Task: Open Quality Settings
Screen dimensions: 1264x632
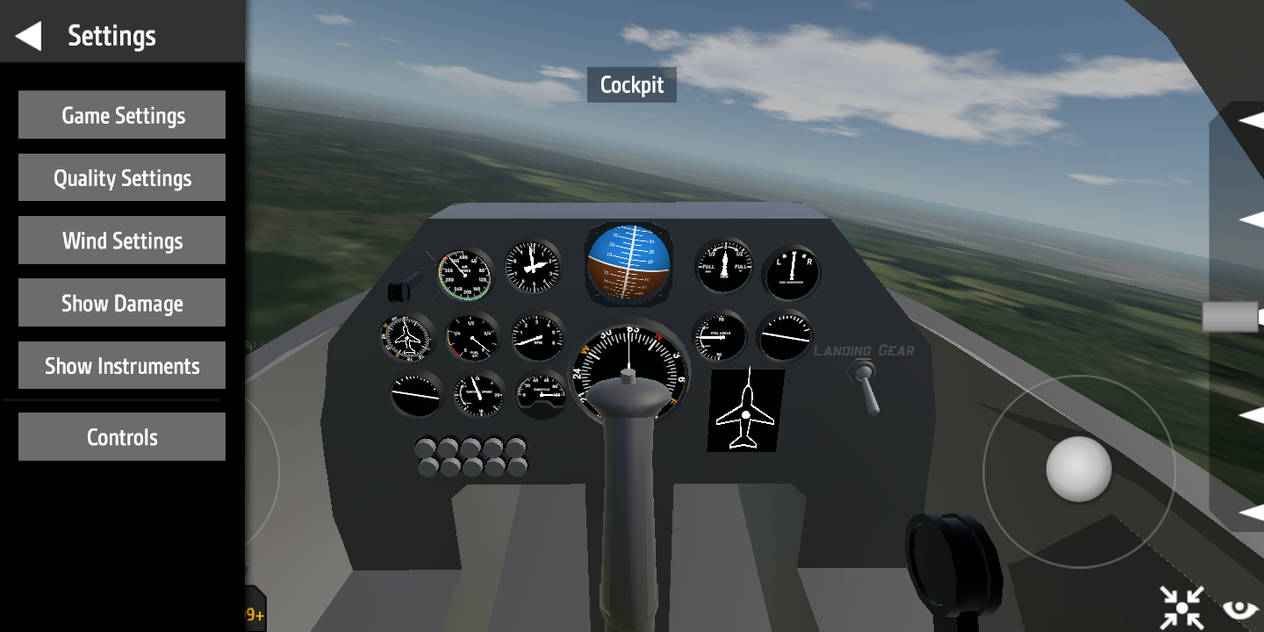Action: click(122, 178)
